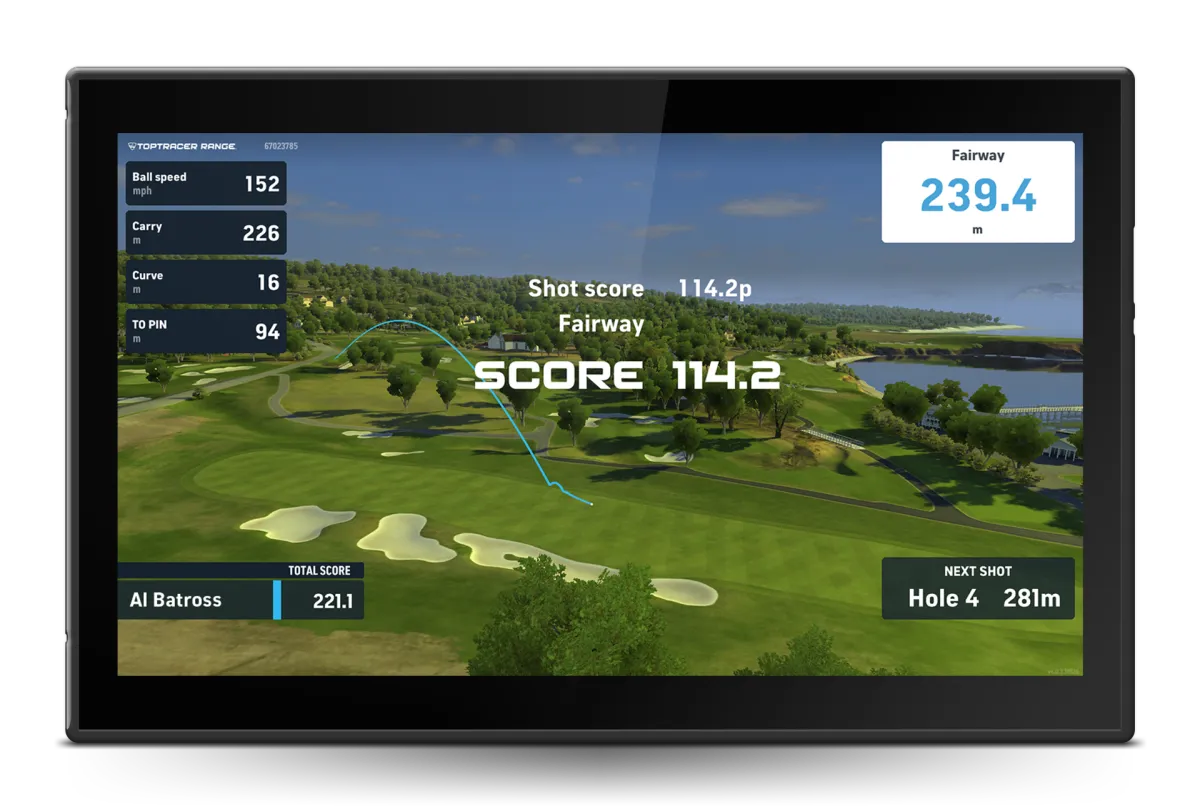Click the Toptracer Range logo
Image resolution: width=1200 pixels, height=807 pixels.
pos(183,146)
